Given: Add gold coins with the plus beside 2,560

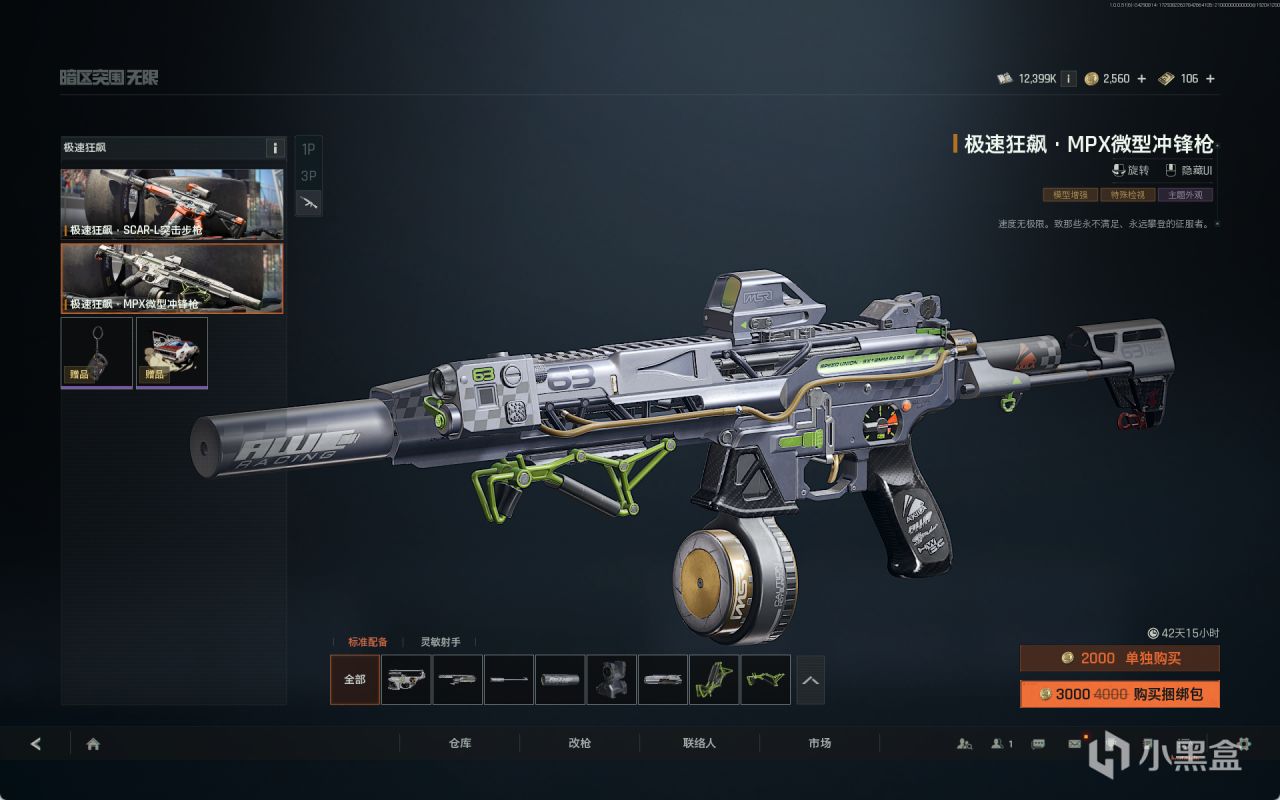Looking at the screenshot, I should (1142, 79).
